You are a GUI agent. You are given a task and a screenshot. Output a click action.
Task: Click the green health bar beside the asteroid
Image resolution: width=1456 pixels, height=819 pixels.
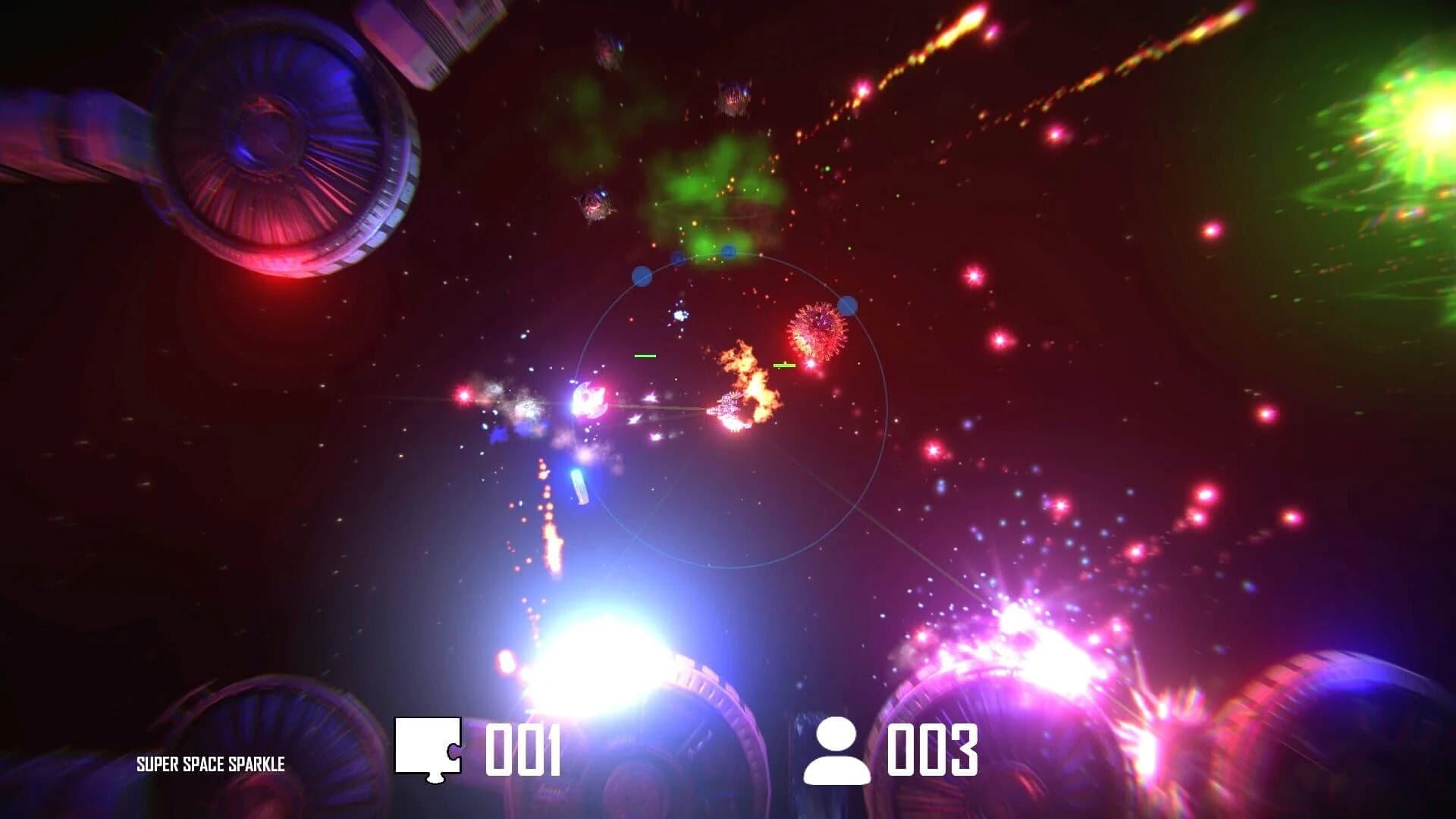[785, 366]
